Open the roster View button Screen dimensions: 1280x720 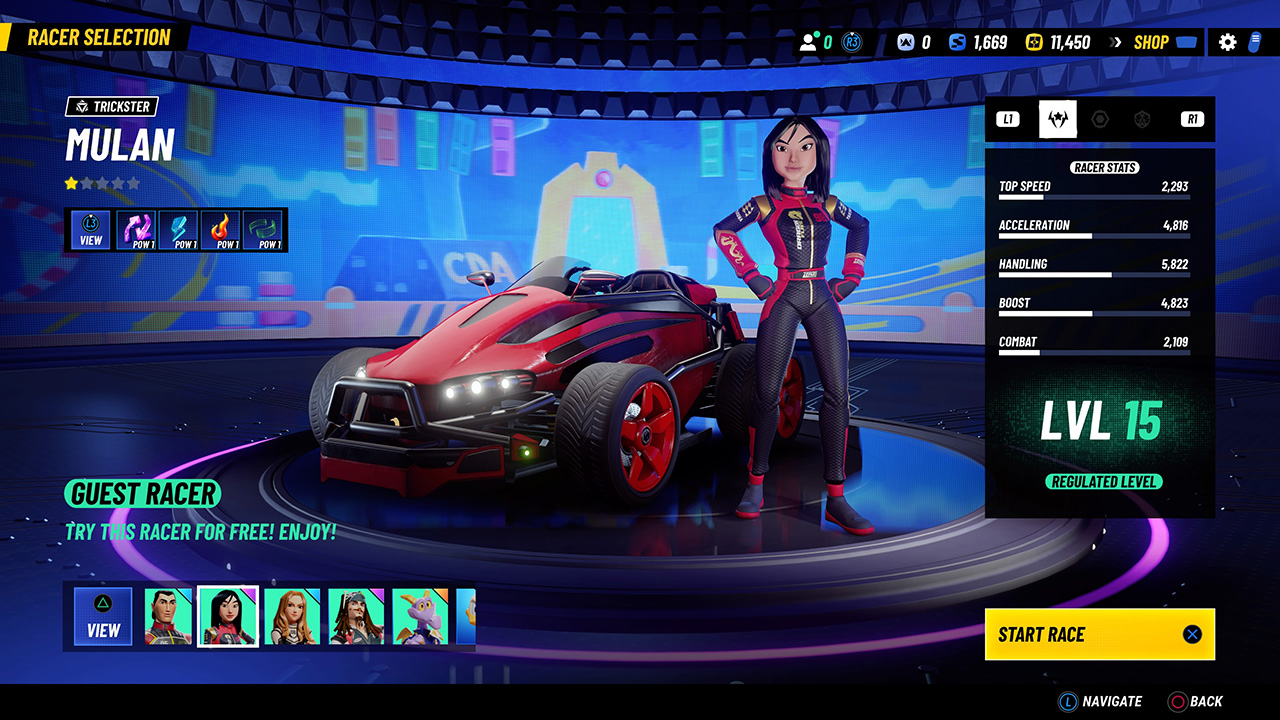(x=103, y=616)
